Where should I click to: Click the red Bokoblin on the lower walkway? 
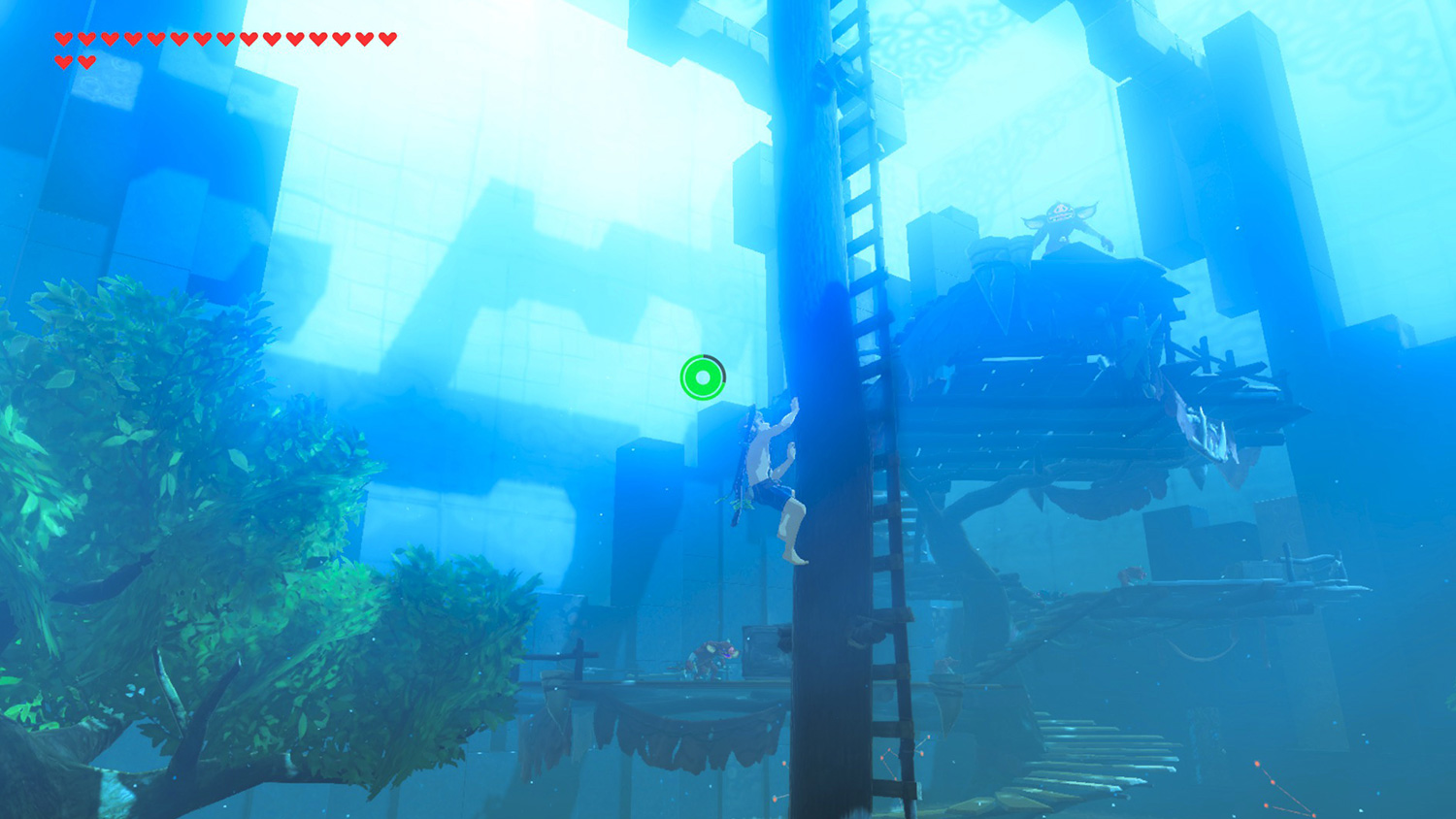[x=709, y=660]
